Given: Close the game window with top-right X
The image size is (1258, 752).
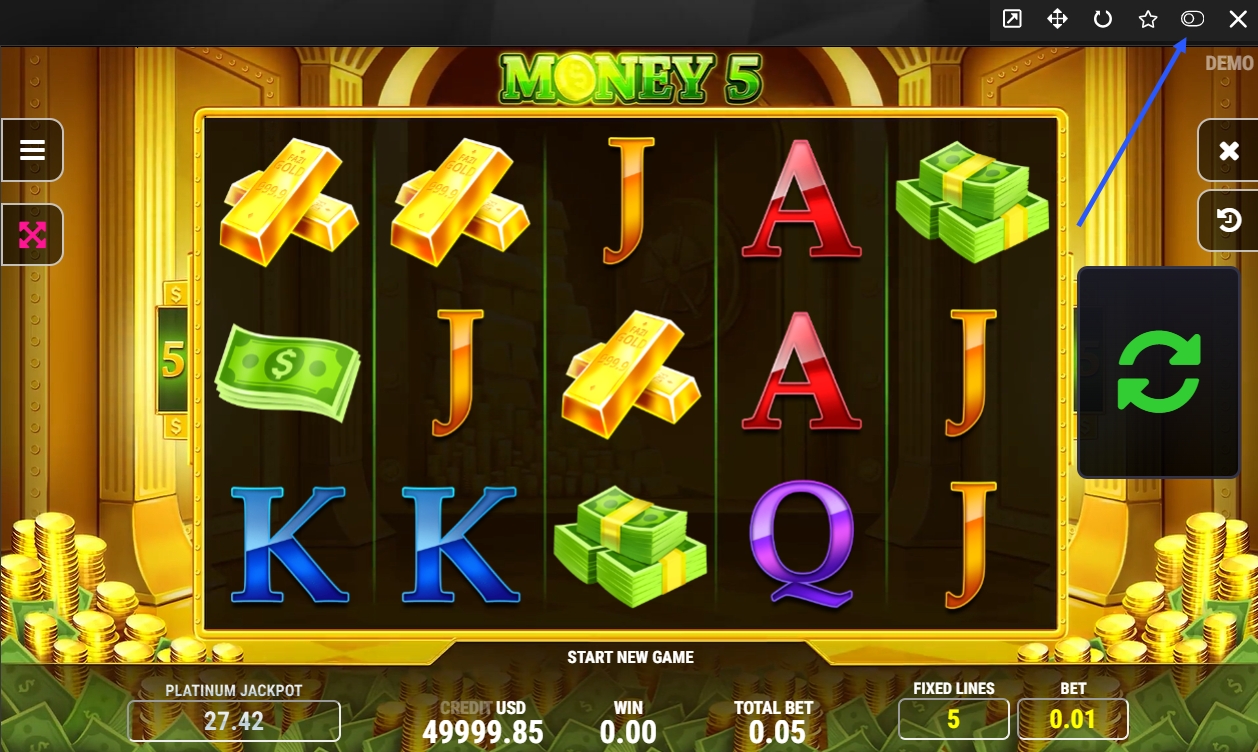Looking at the screenshot, I should [x=1237, y=19].
